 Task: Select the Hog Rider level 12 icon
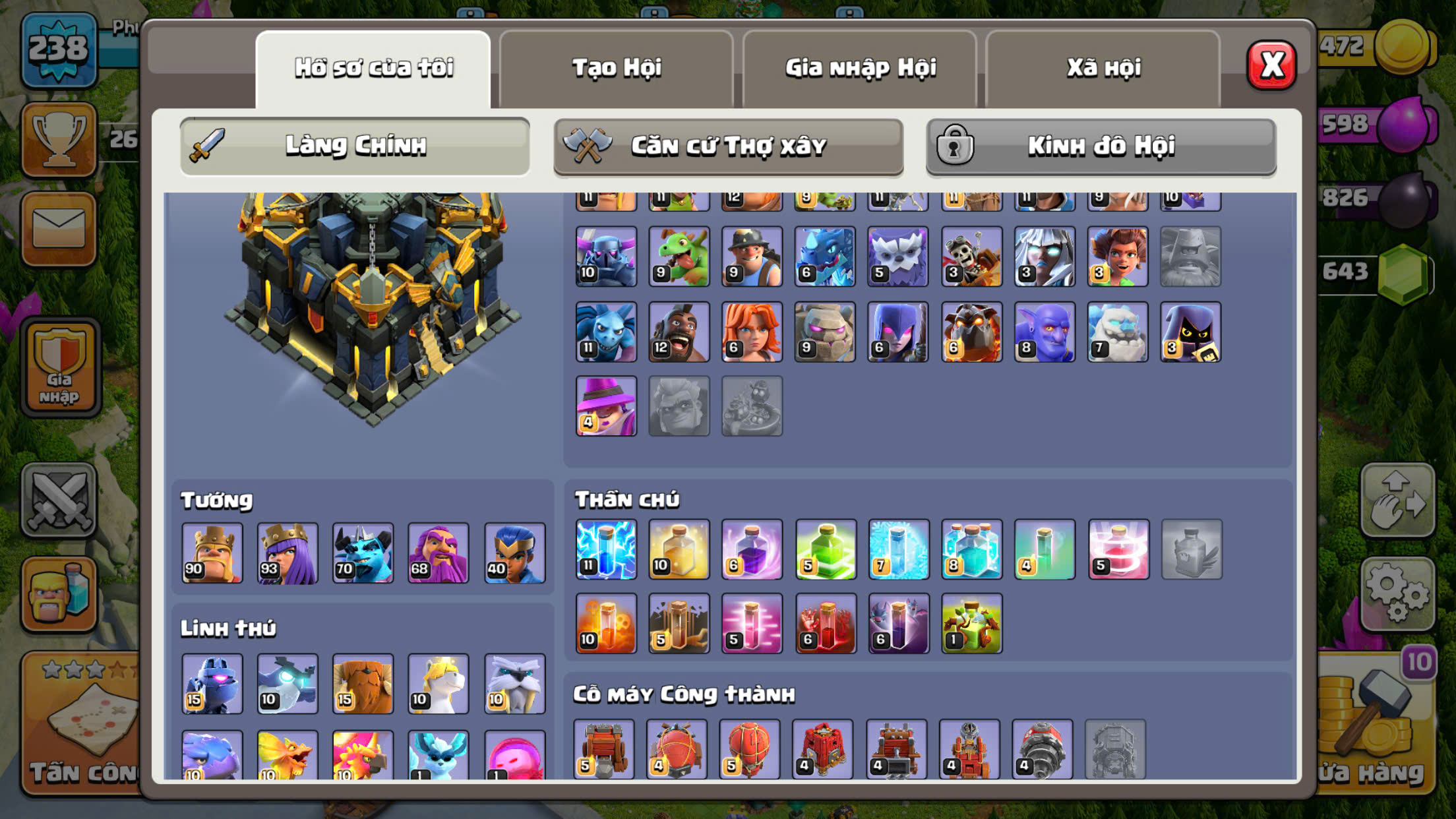pos(679,332)
